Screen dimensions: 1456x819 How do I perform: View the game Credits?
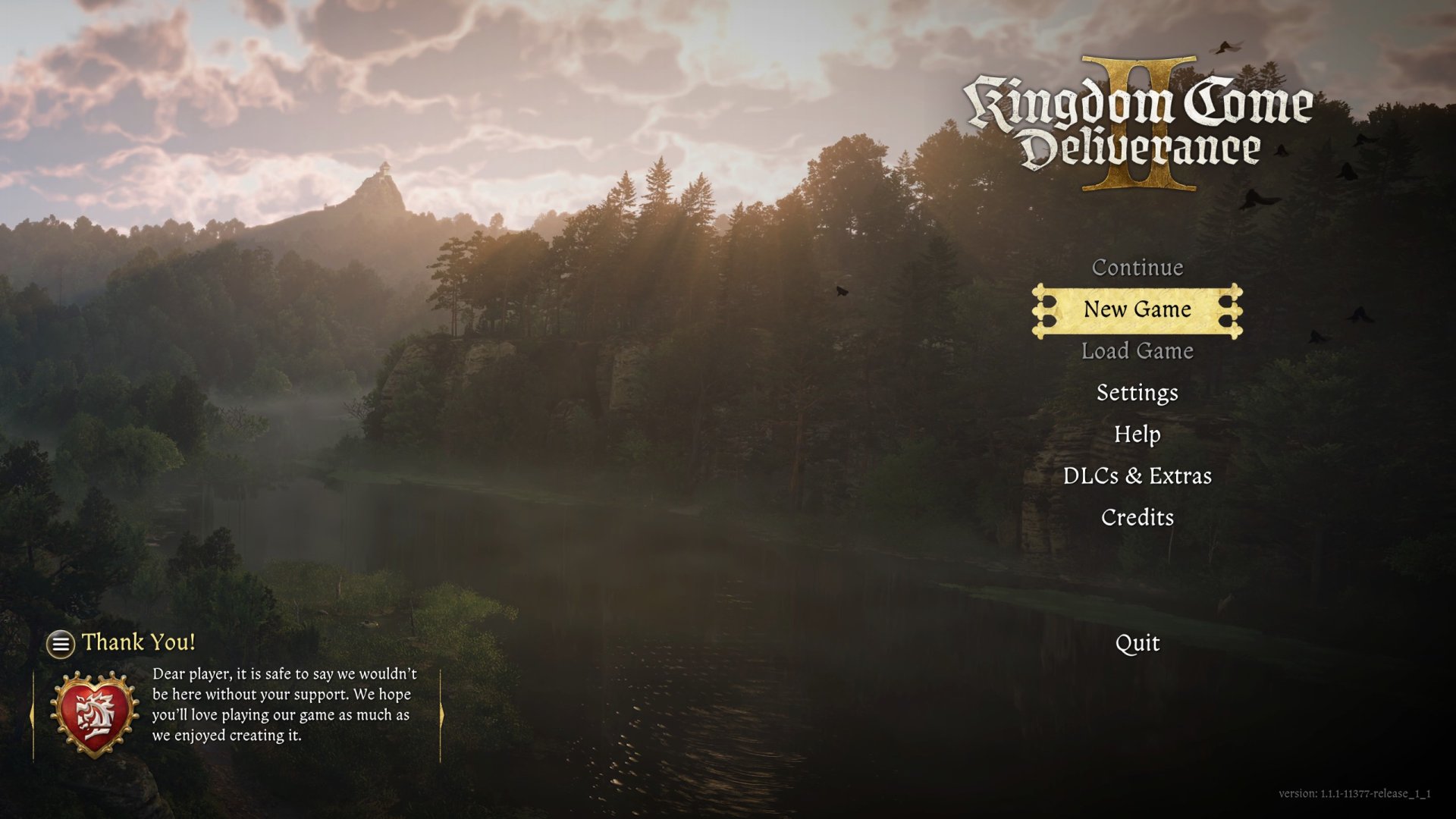[x=1137, y=518]
